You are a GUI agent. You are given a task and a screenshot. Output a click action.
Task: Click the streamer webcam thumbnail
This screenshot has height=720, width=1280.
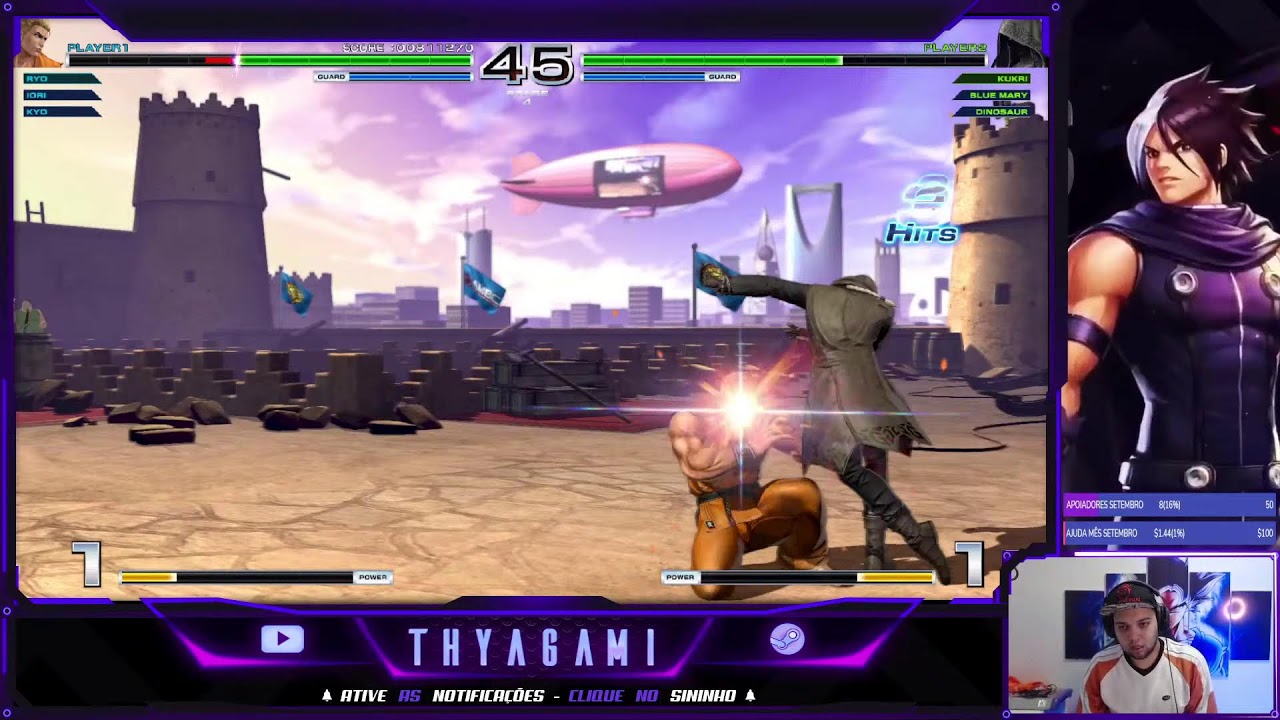(x=1141, y=636)
